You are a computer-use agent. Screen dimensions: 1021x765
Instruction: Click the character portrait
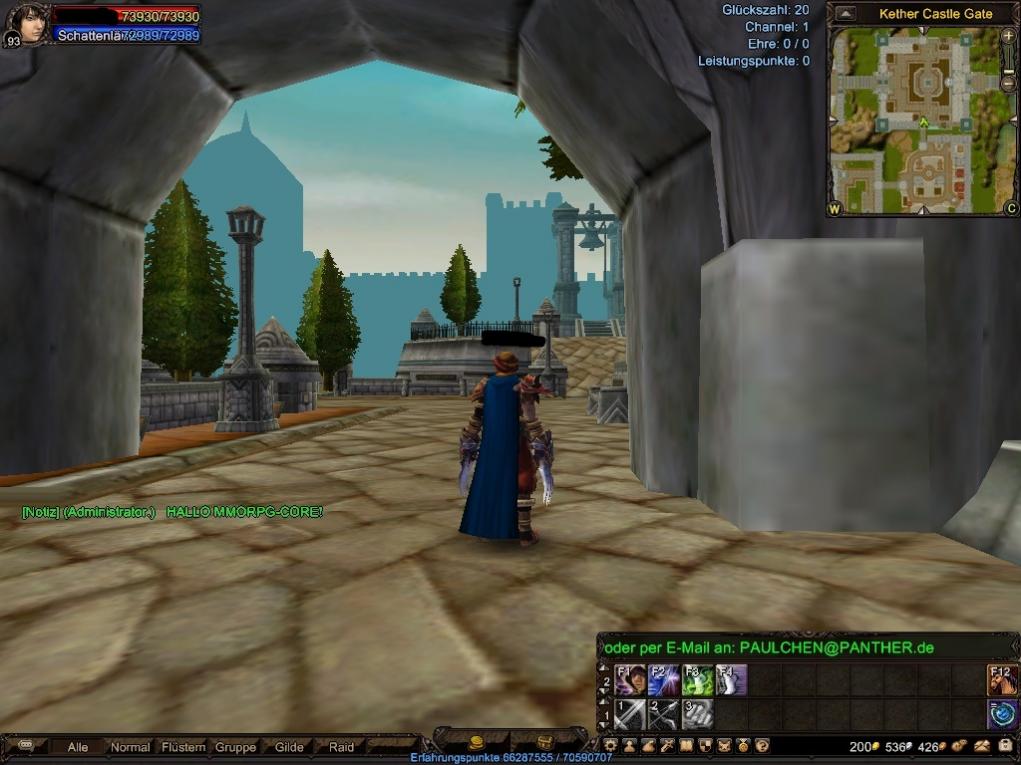coord(27,22)
